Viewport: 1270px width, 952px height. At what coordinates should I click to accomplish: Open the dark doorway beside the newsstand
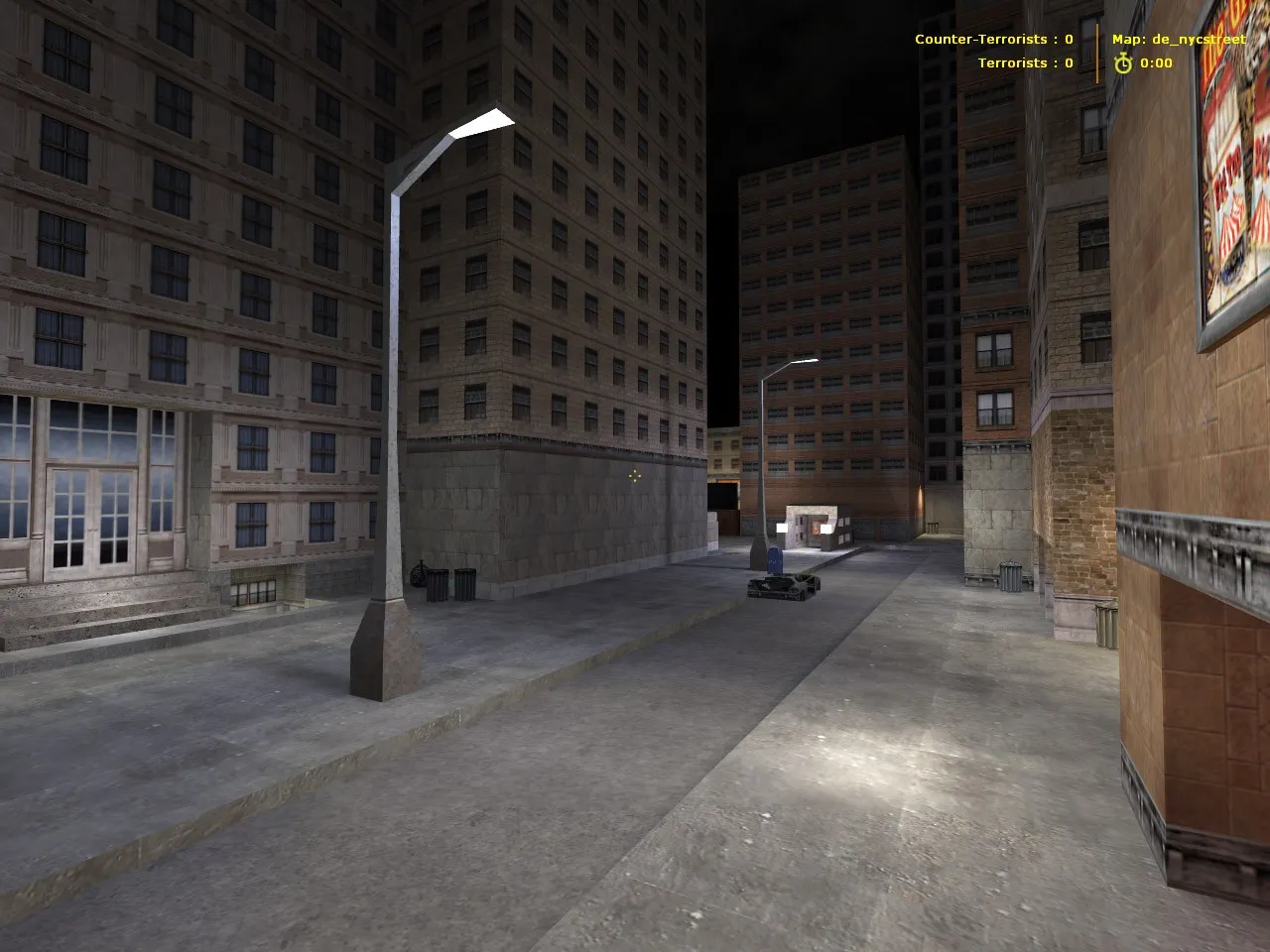[723, 495]
